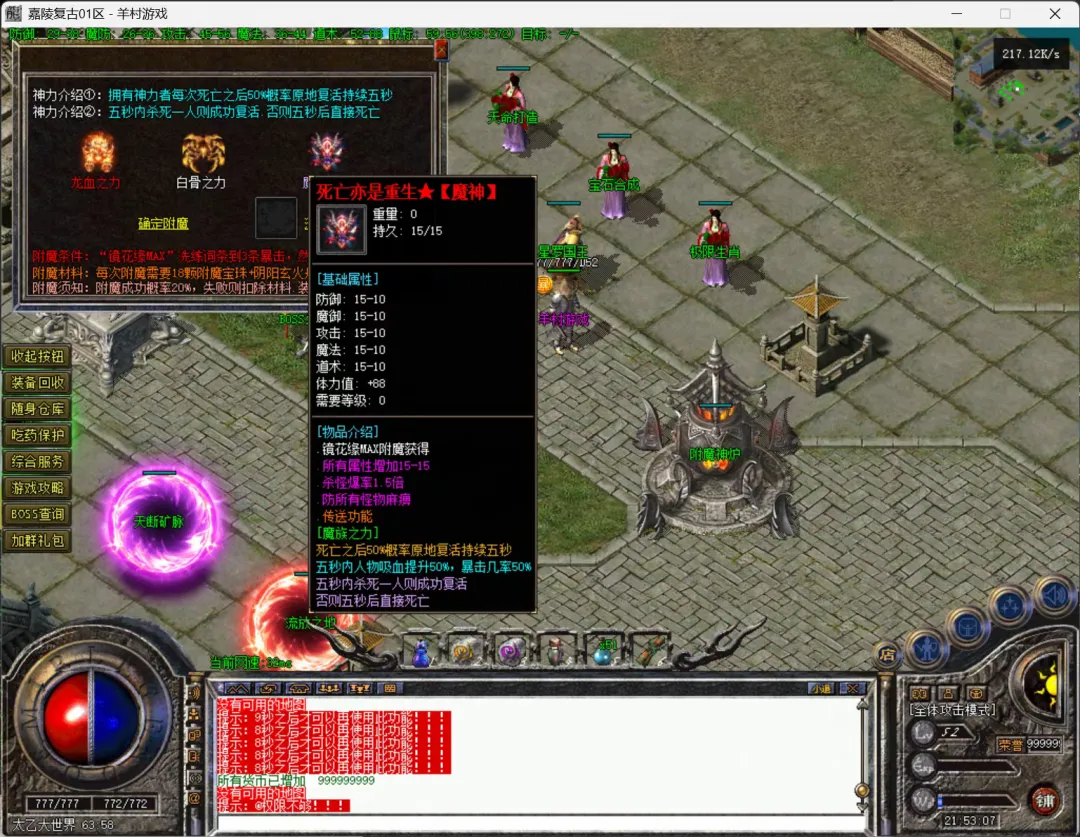Viewport: 1080px width, 837px height.
Task: Open the 综合服务 services menu
Action: point(37,462)
